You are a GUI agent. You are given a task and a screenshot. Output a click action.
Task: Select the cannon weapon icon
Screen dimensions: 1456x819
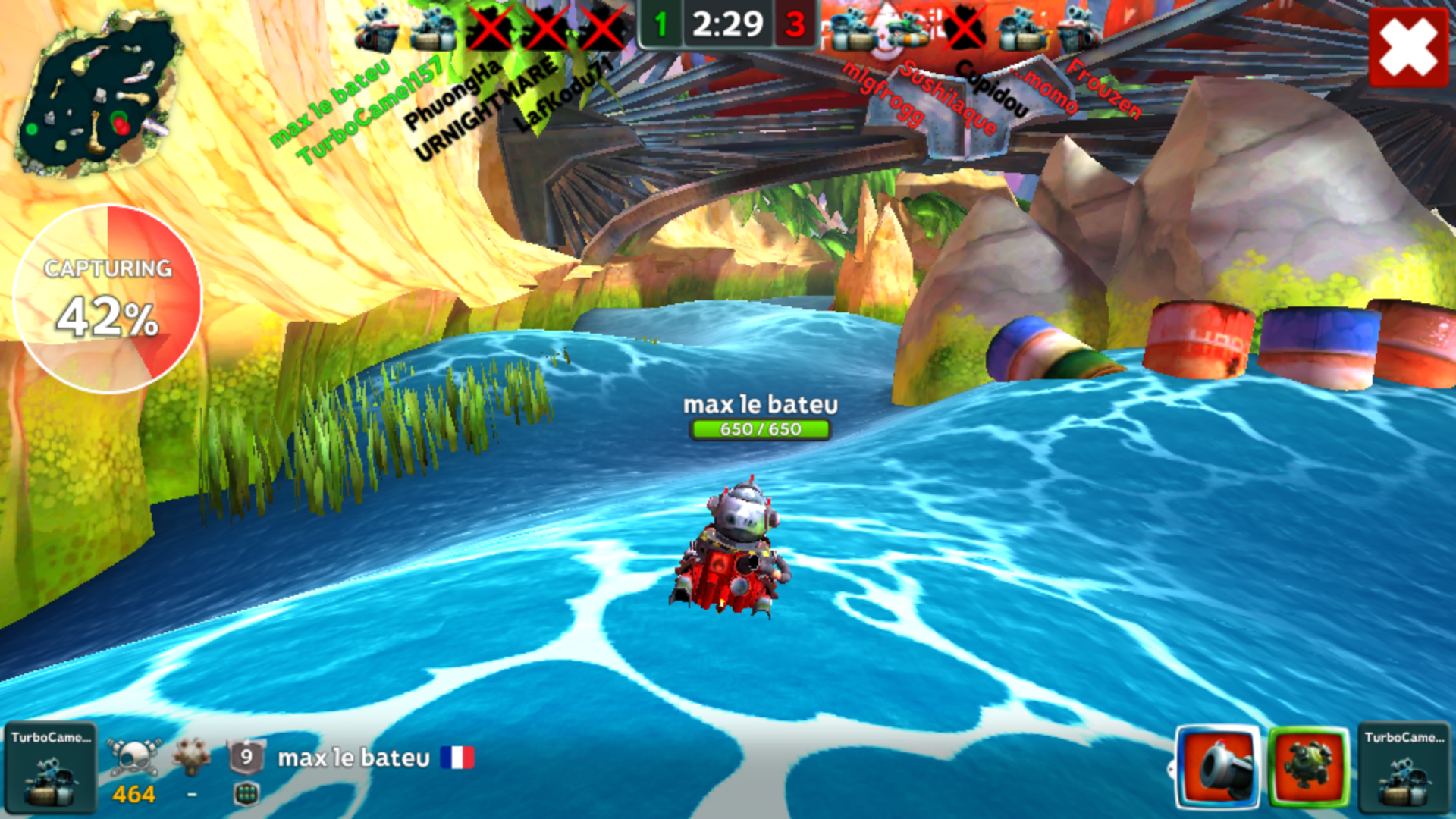click(x=1218, y=767)
